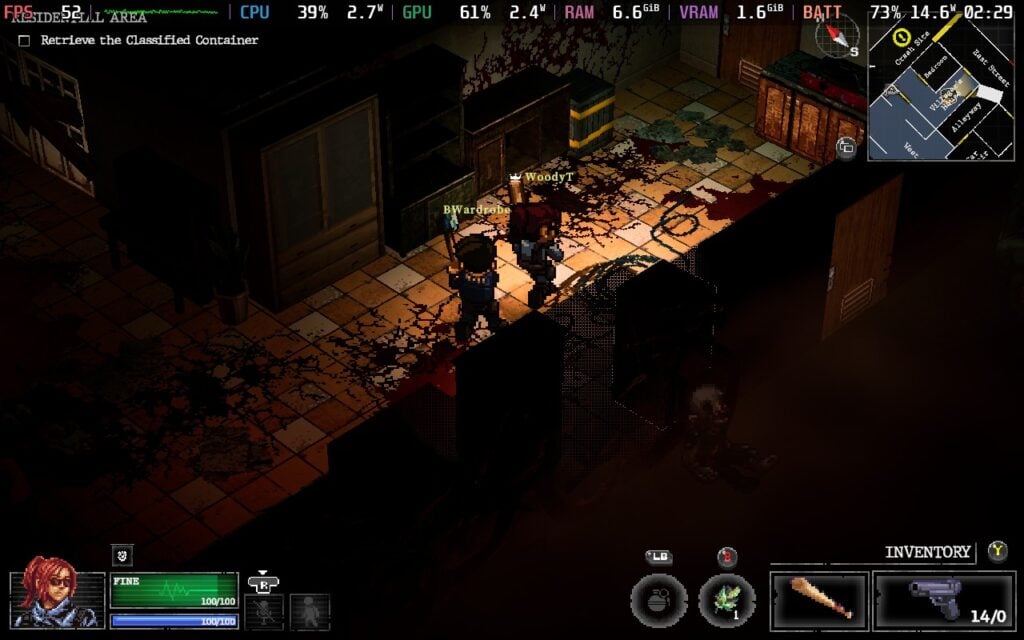Click the status badge above health panel

122,555
